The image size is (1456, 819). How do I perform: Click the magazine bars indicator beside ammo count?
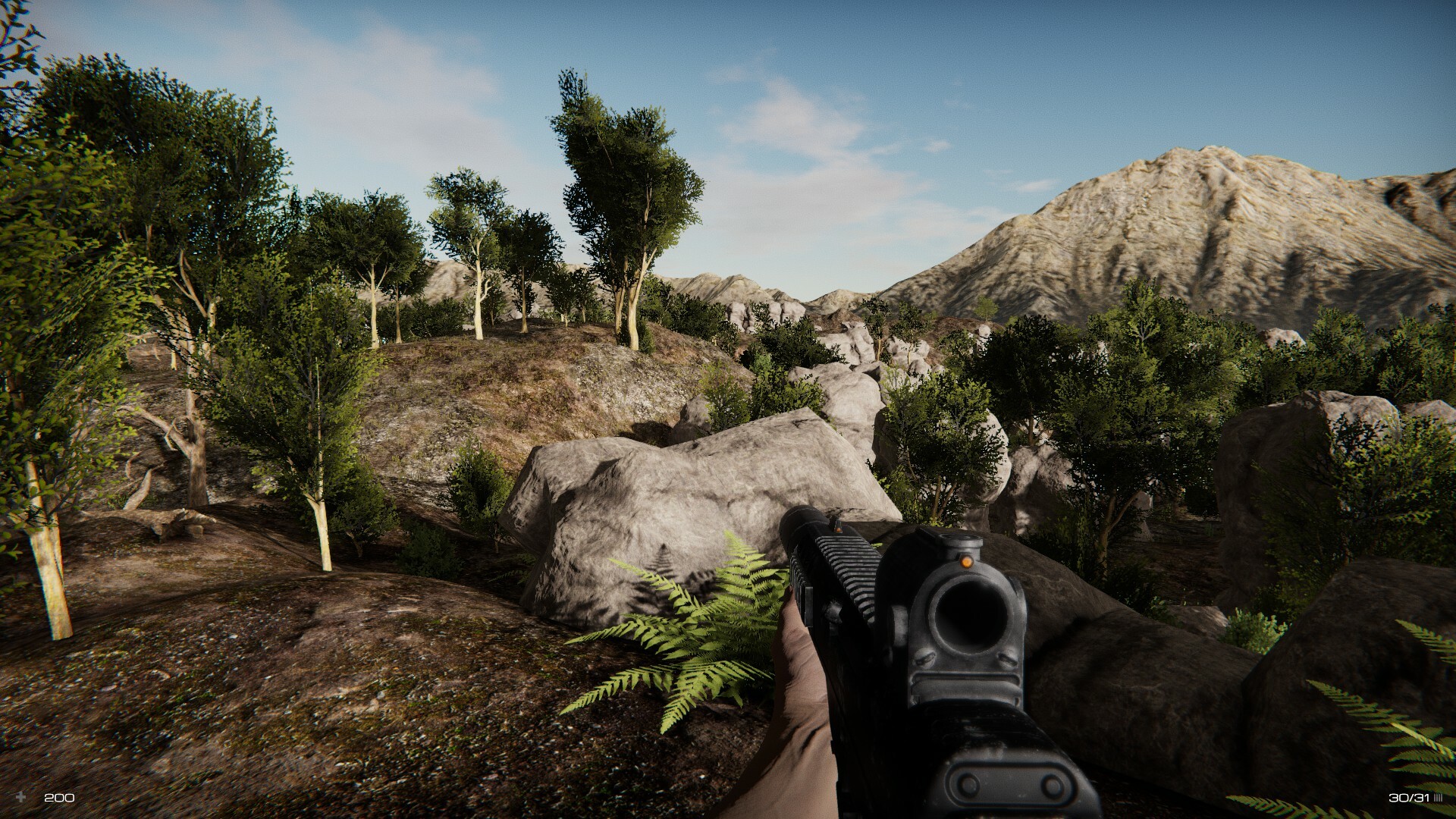pyautogui.click(x=1440, y=797)
